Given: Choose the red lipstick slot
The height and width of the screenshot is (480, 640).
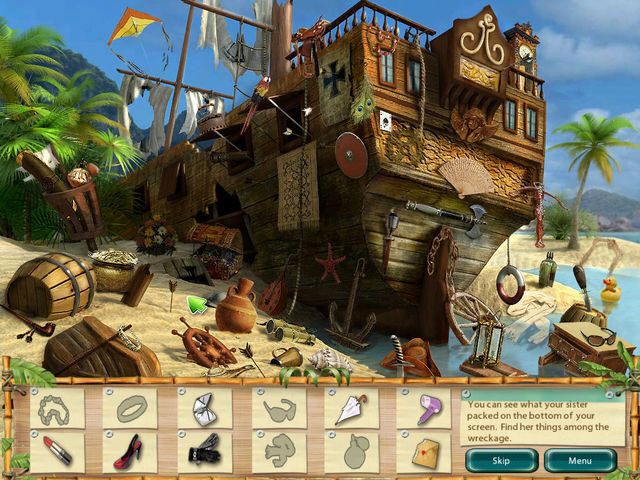Looking at the screenshot, I should pos(58,452).
